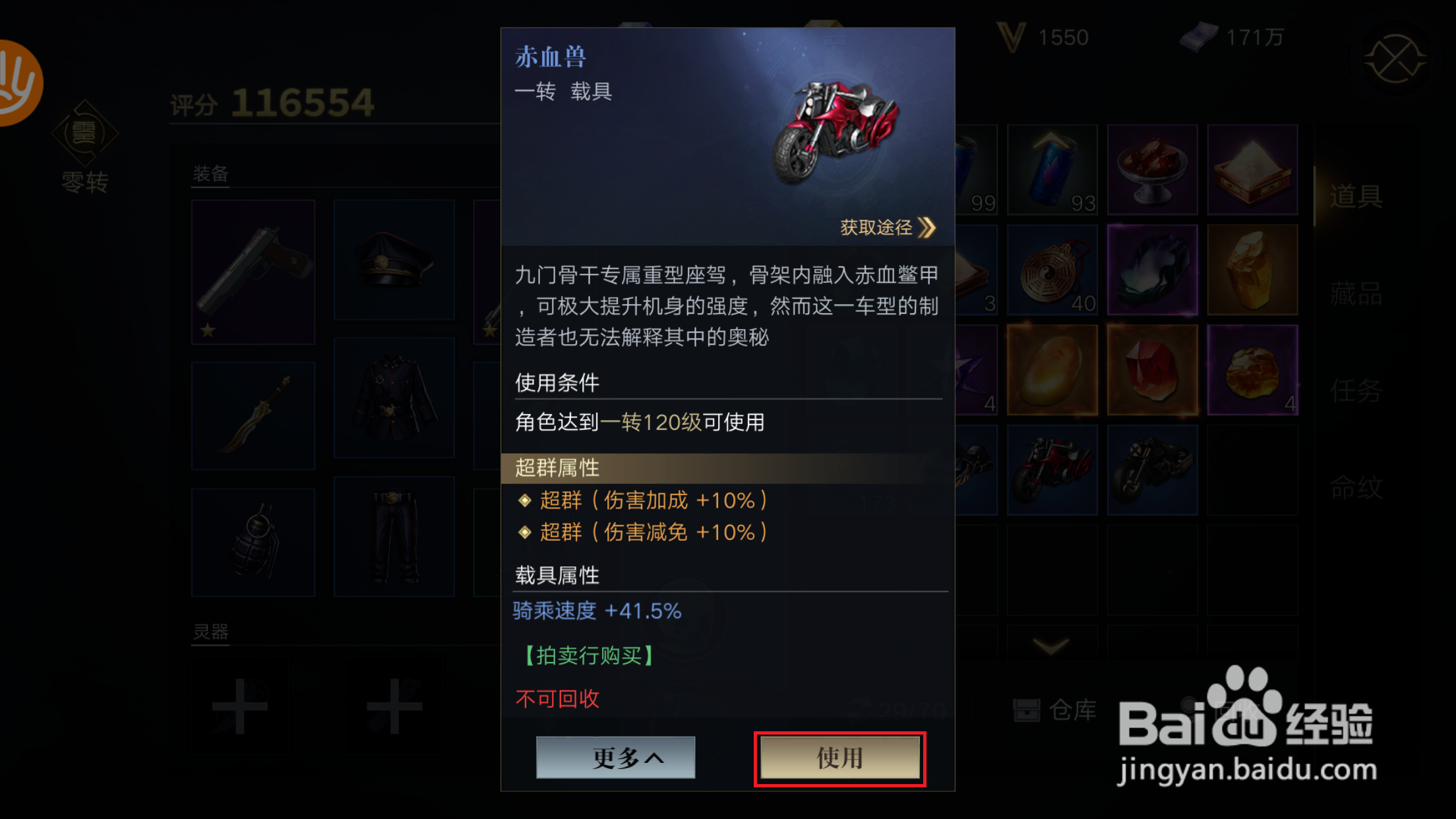Select a motorcycle icon in the inventory grid
Viewport: 1456px width, 819px height.
pos(1052,470)
